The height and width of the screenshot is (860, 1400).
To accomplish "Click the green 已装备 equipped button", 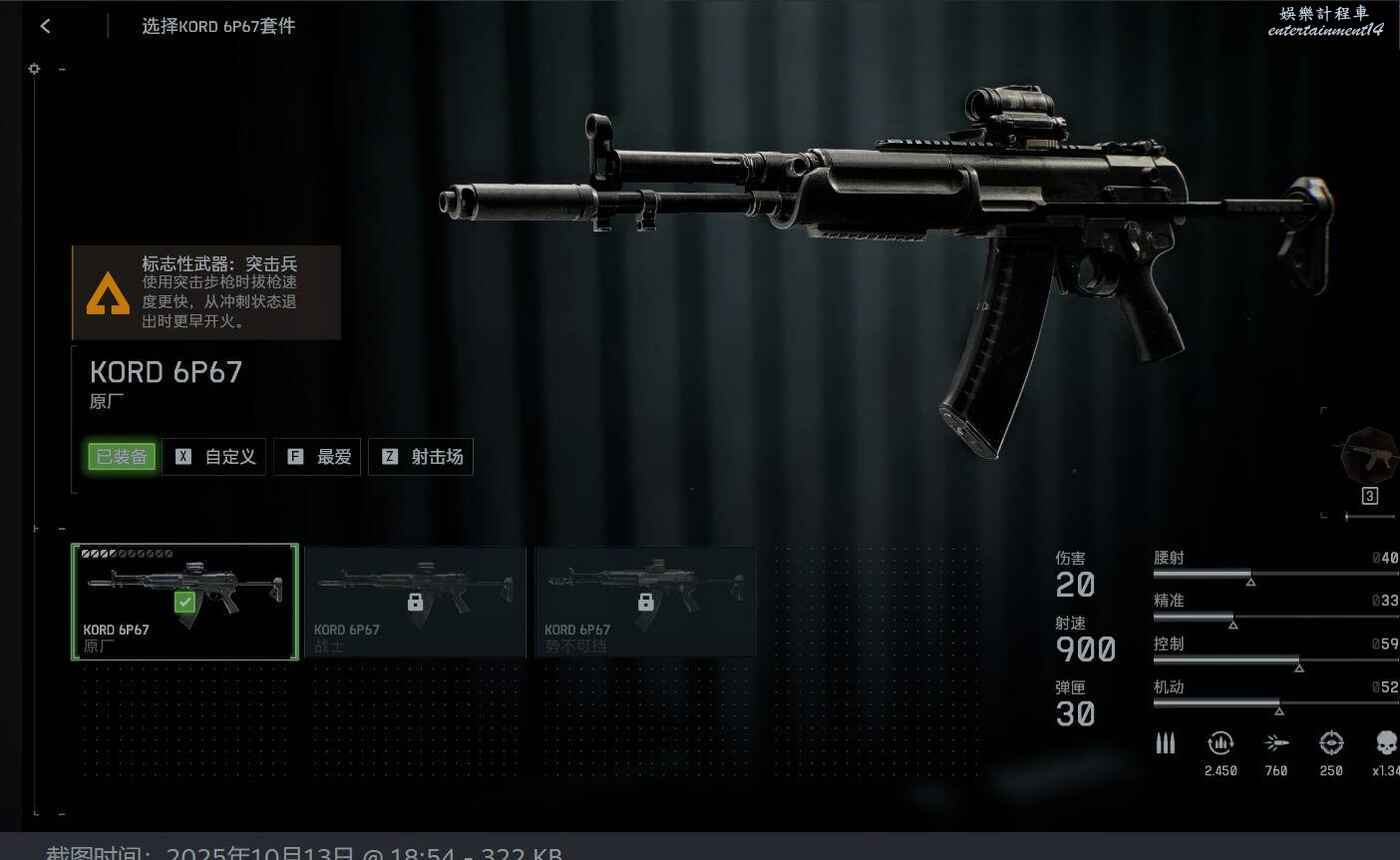I will pos(122,457).
